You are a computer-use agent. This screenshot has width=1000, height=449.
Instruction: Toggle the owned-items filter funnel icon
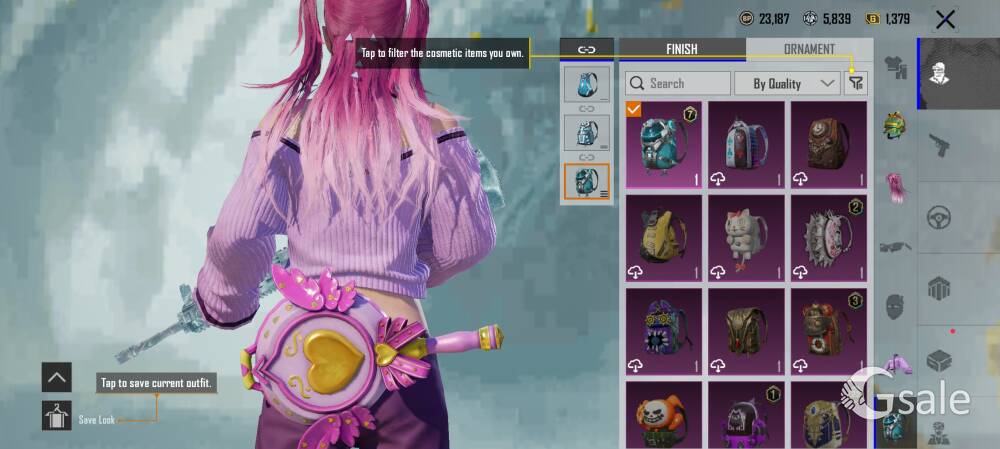click(856, 84)
